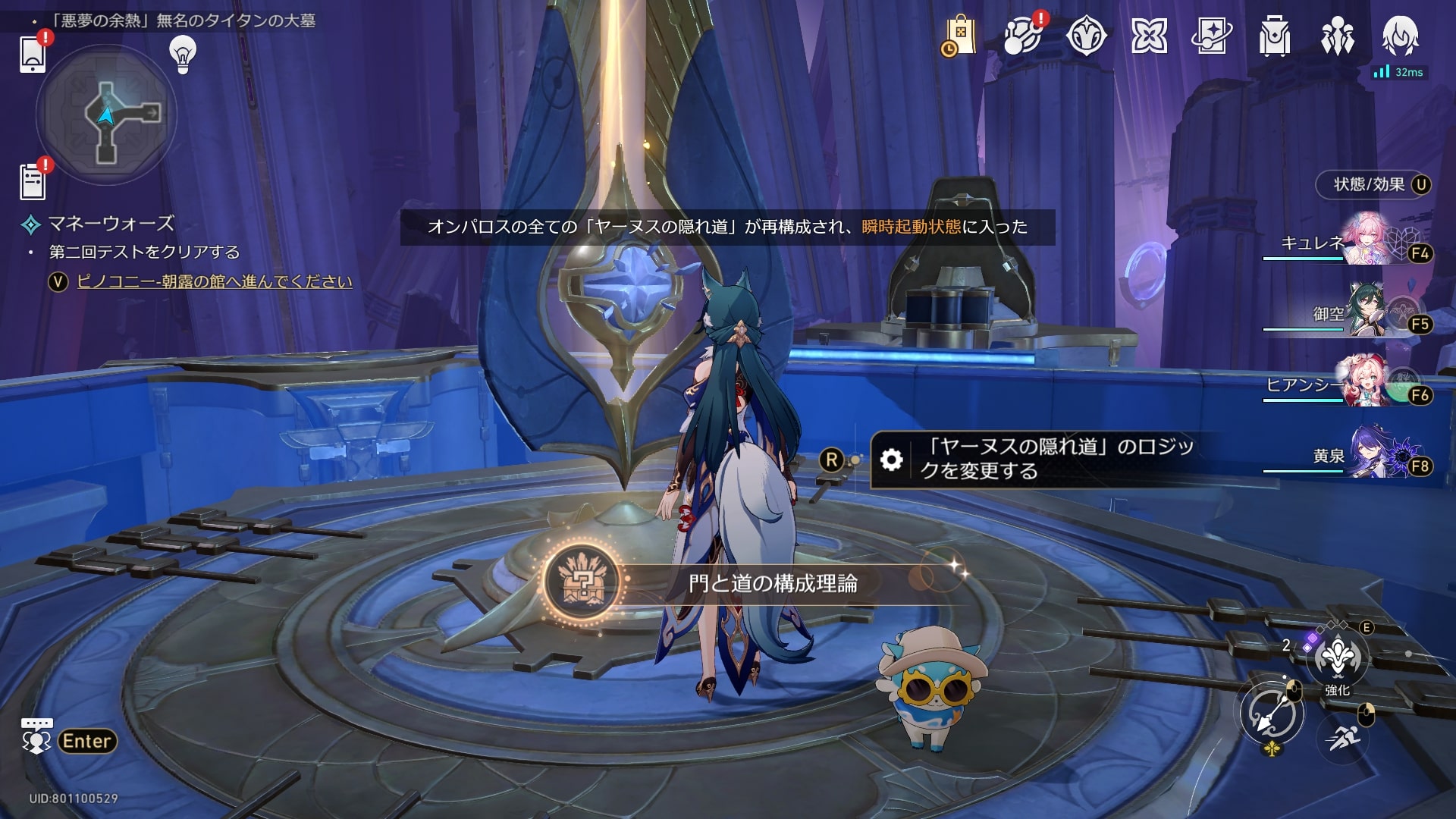Screen dimensions: 1456x819
Task: Activate the 強化 technique skill icon
Action: 1337,658
